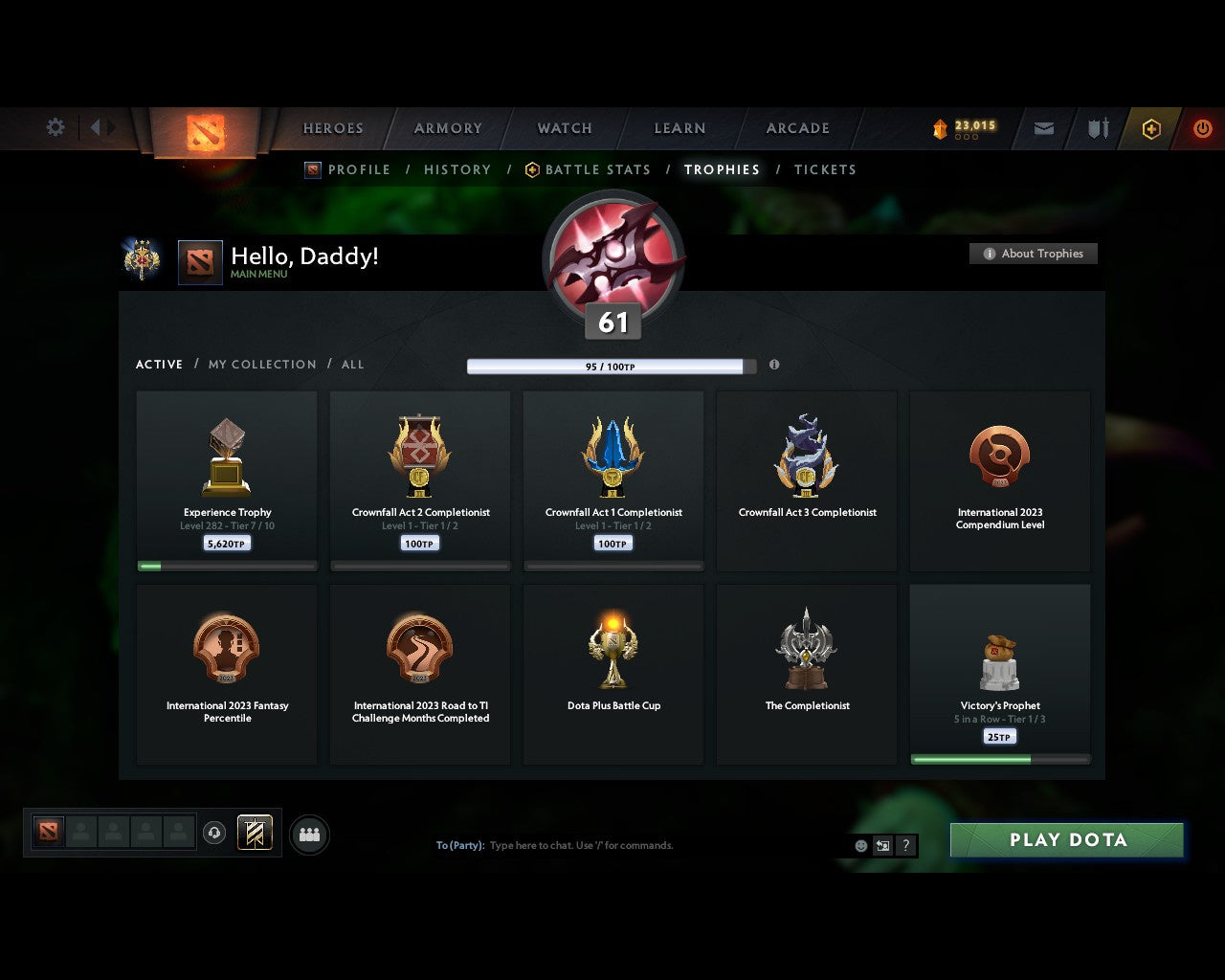The image size is (1225, 980).
Task: Open the mail notifications envelope icon
Action: coord(1043,128)
